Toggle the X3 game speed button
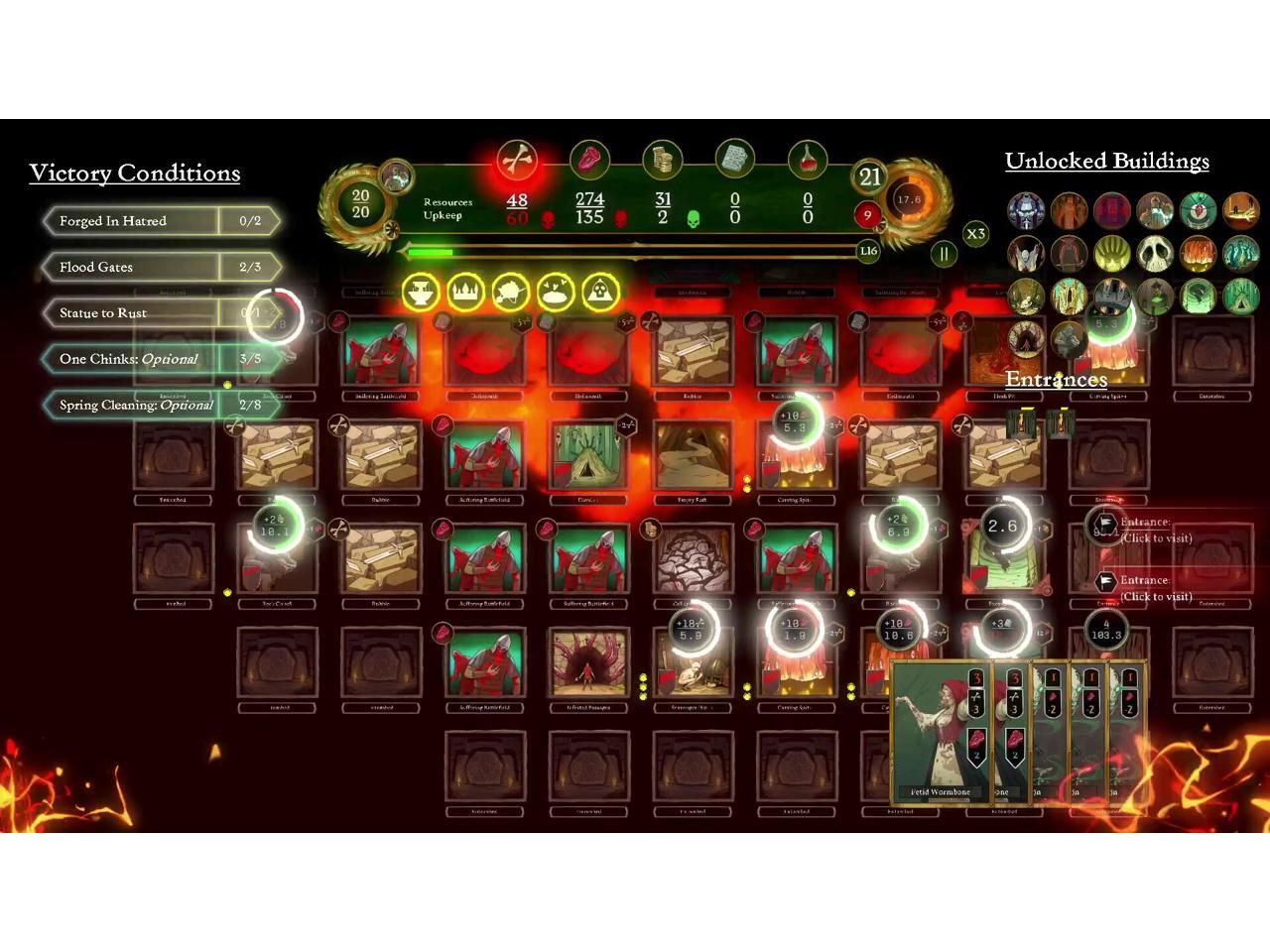Viewport: 1270px width, 952px height. coord(975,234)
